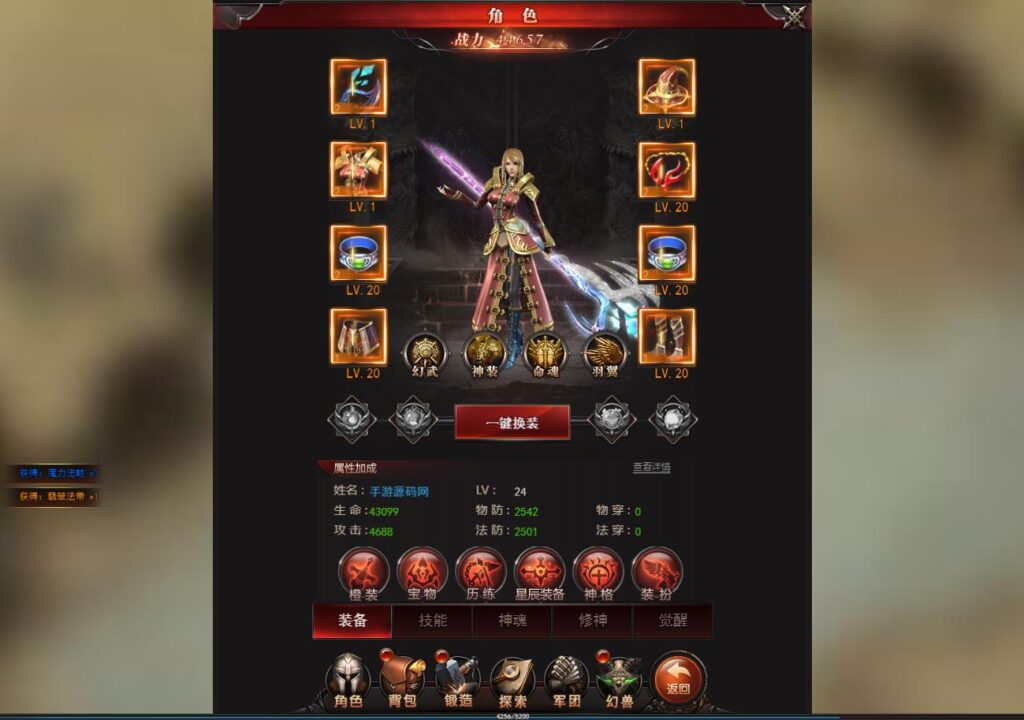Open the 查看详情 attribute details link
1024x720 pixels.
point(651,467)
